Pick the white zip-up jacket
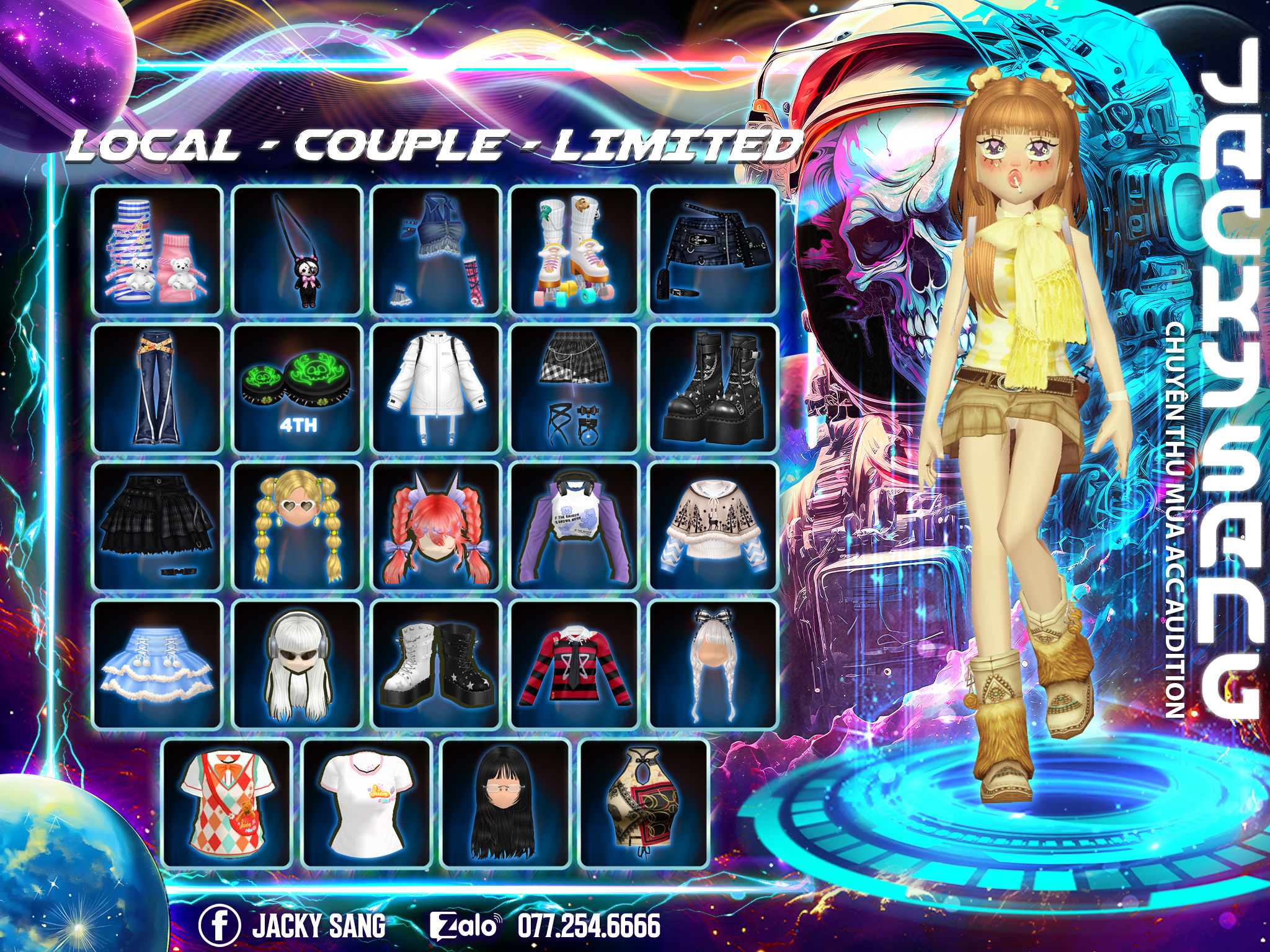This screenshot has height=952, width=1270. pos(436,389)
